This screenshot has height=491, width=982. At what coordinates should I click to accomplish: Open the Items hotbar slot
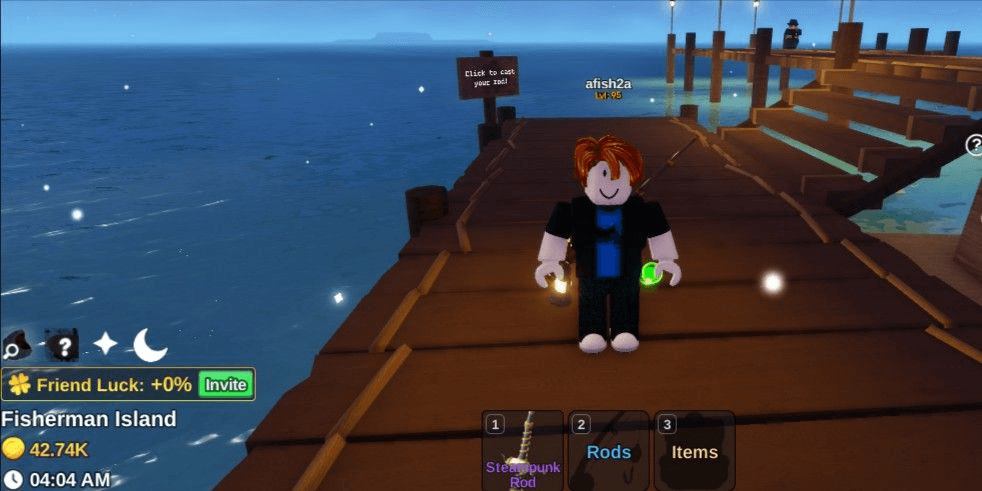[x=694, y=450]
